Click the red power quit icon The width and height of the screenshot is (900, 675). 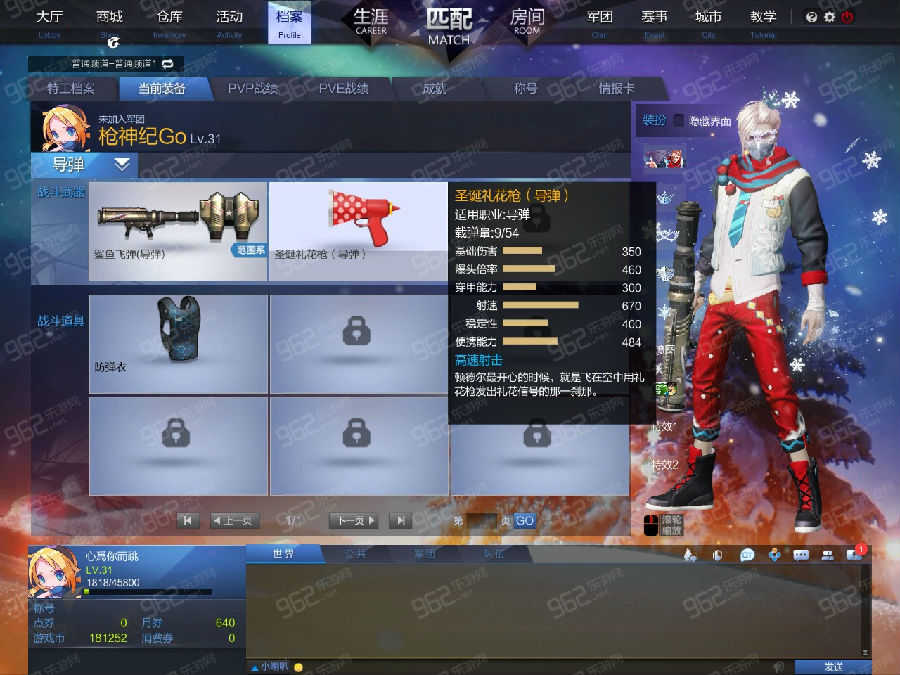tap(848, 17)
